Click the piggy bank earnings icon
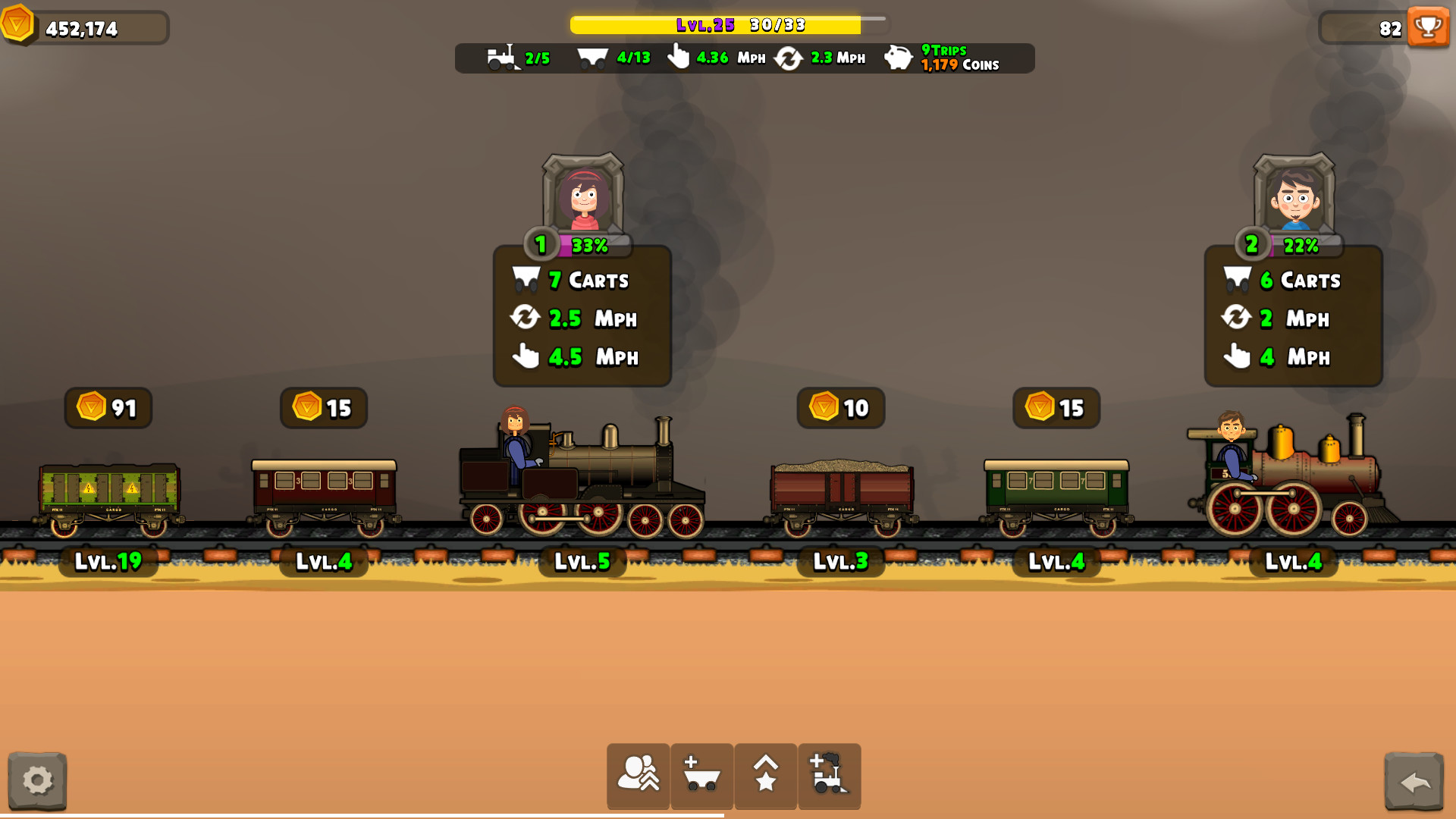 pos(898,58)
